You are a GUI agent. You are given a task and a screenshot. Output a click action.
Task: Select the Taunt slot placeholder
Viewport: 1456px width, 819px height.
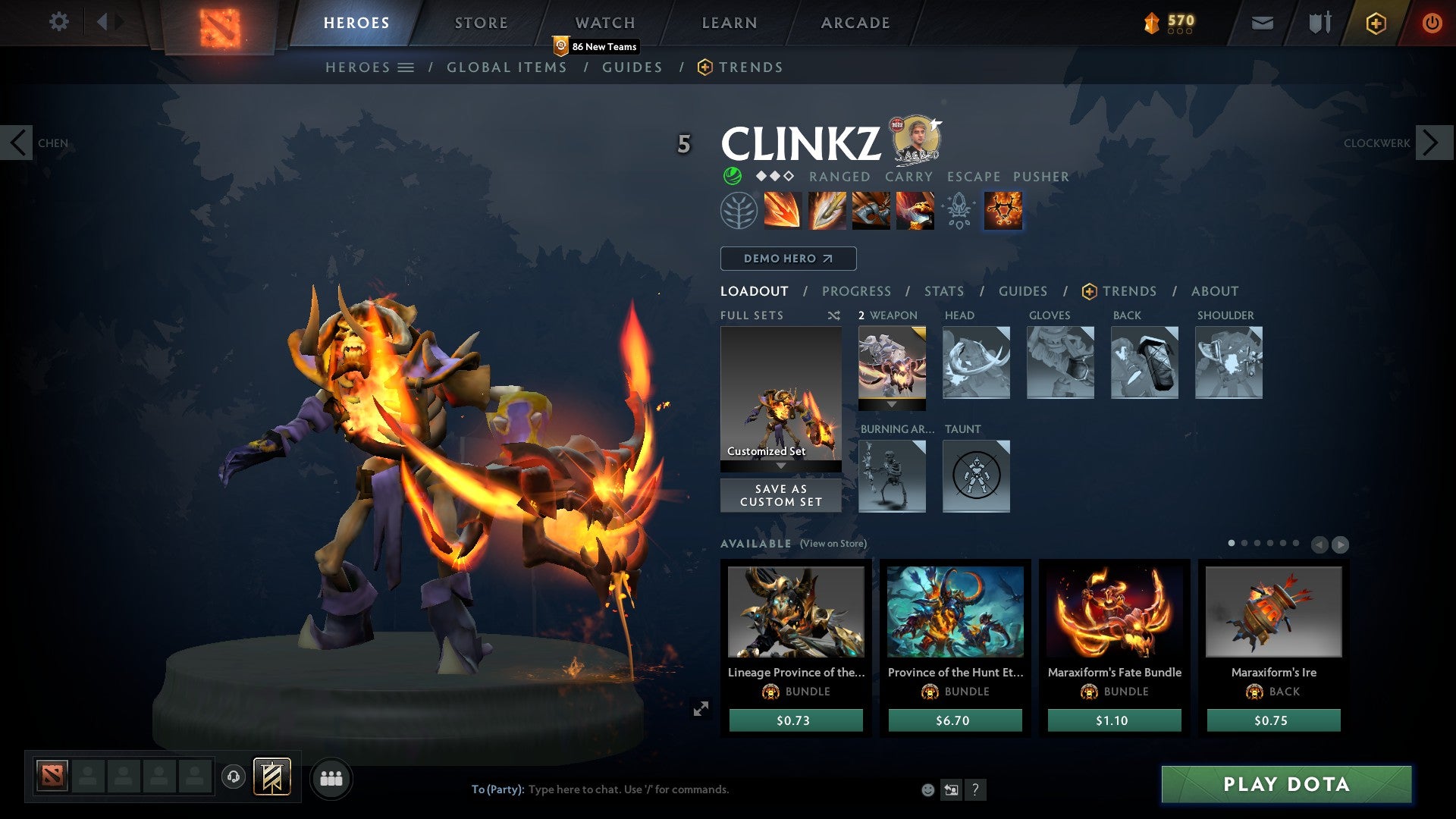click(976, 476)
